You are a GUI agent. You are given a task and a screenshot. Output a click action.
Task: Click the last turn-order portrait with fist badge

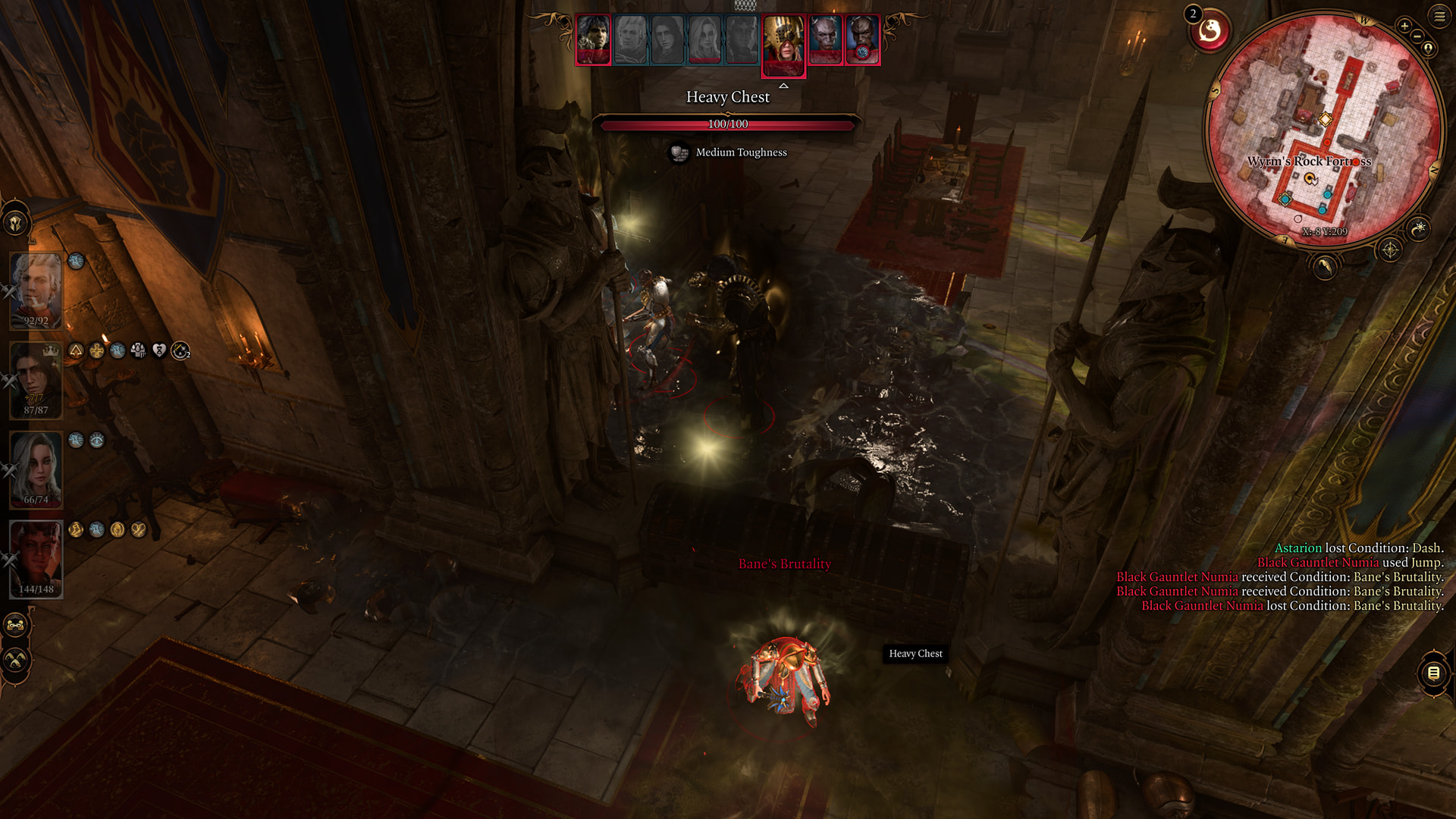862,39
